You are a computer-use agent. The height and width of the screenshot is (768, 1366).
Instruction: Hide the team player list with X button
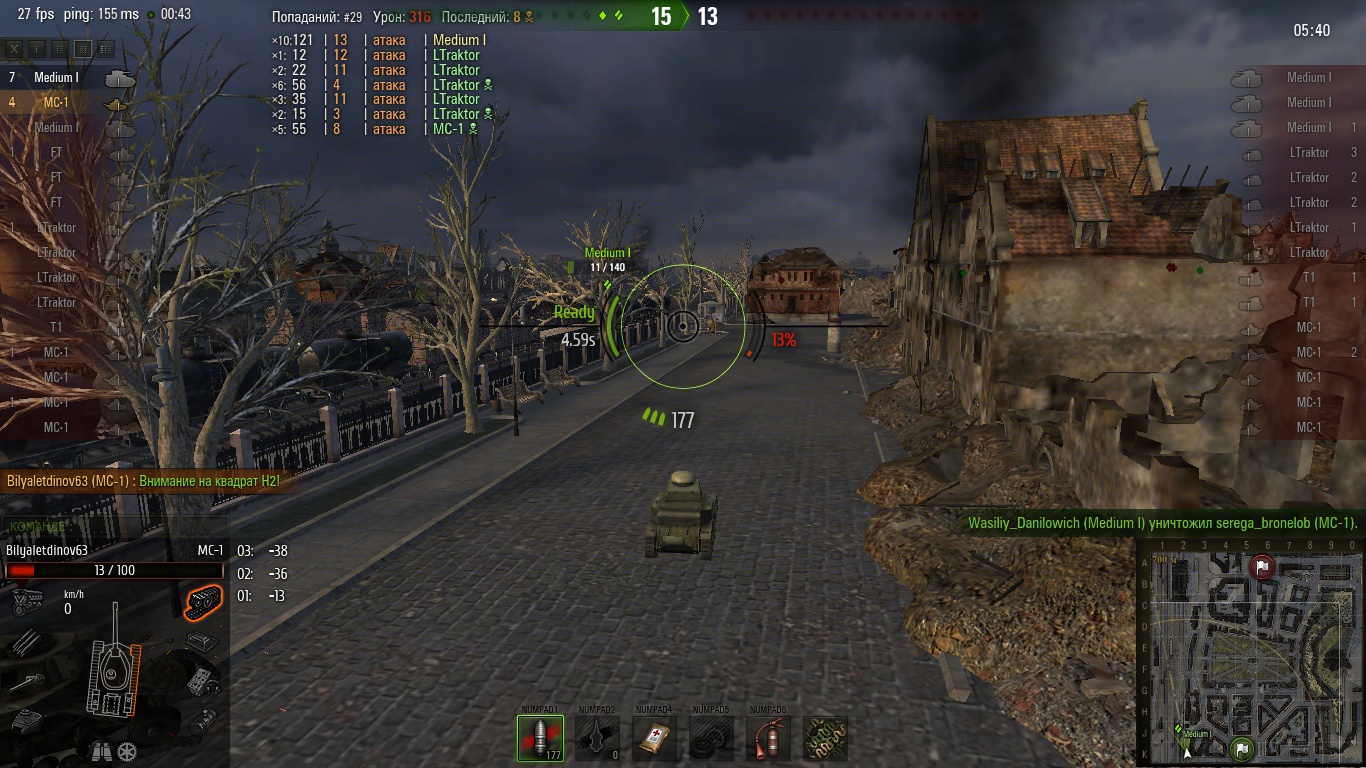[15, 48]
